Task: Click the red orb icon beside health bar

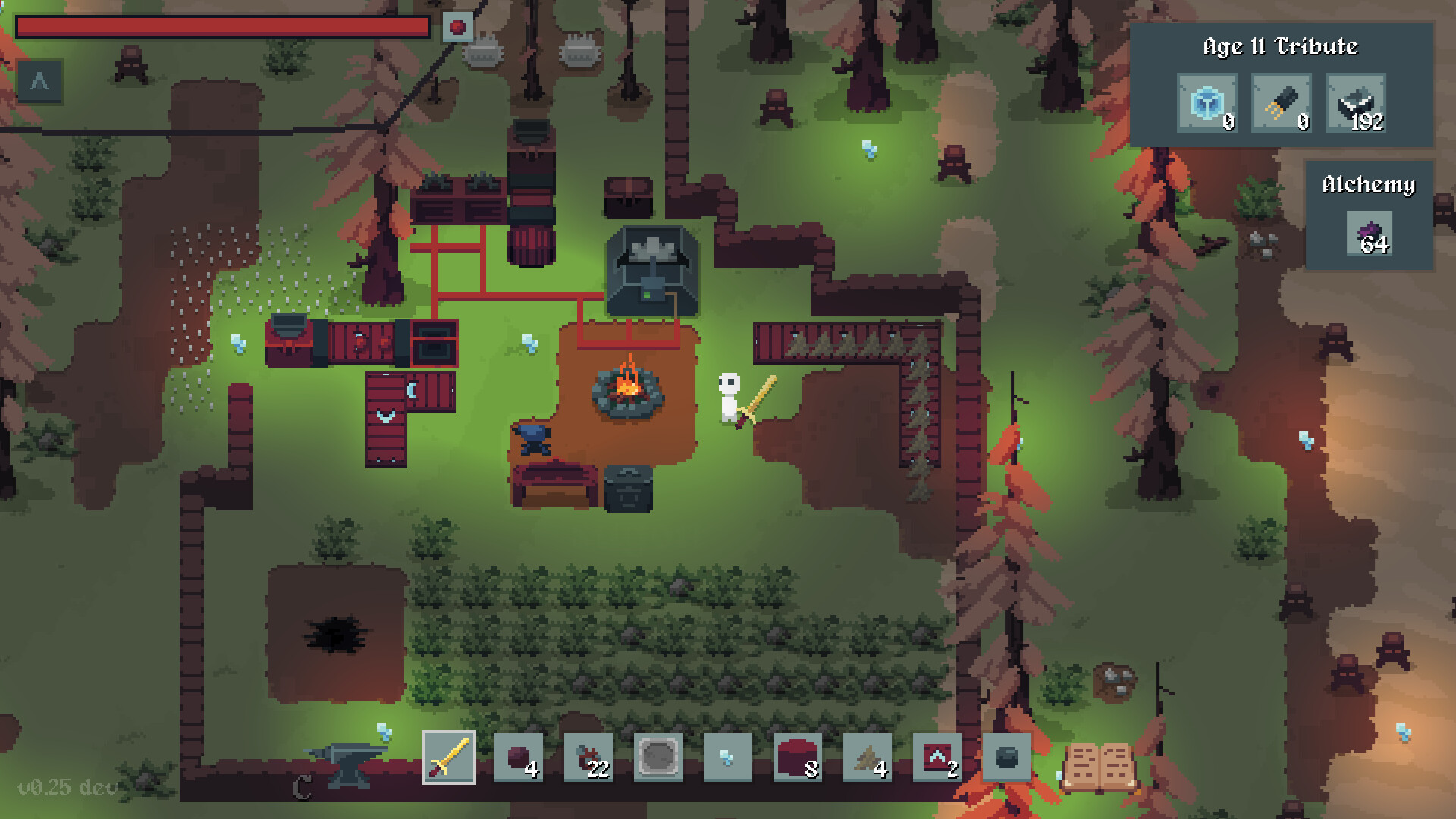Action: [x=457, y=27]
